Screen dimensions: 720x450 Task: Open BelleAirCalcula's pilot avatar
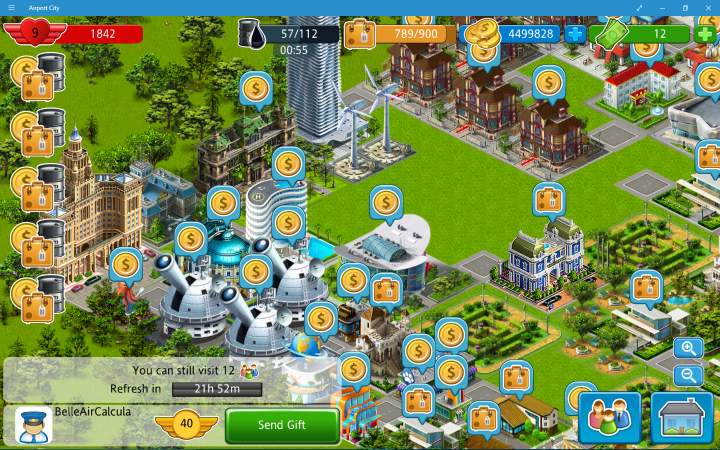coord(33,425)
